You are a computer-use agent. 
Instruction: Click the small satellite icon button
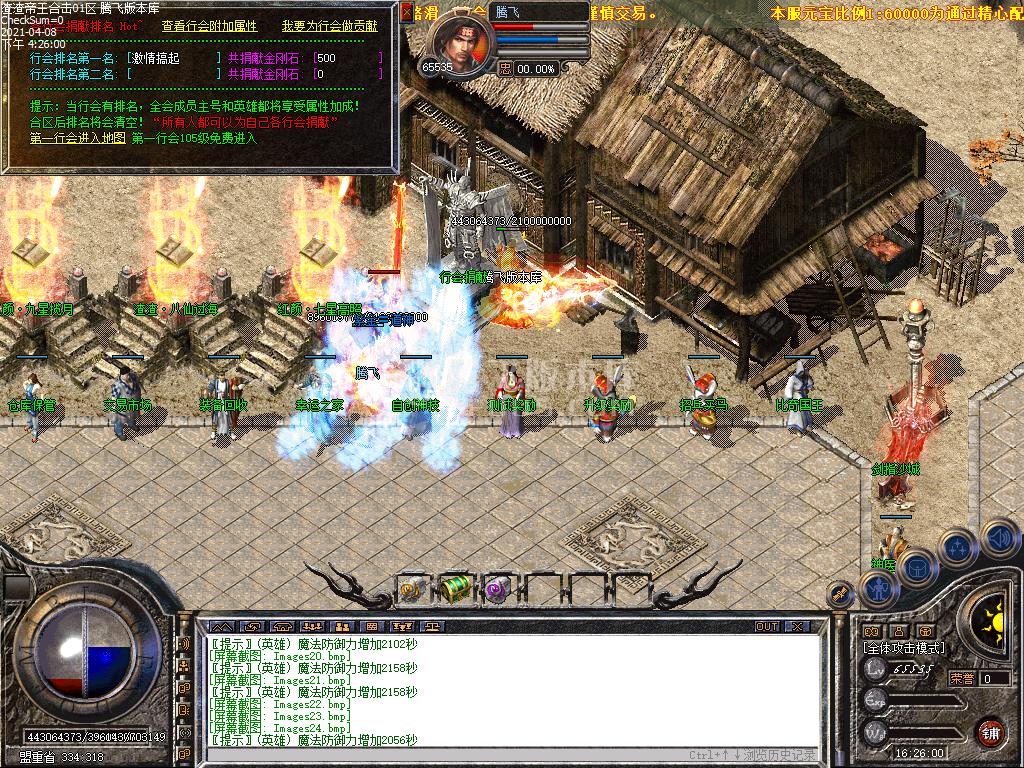point(838,594)
